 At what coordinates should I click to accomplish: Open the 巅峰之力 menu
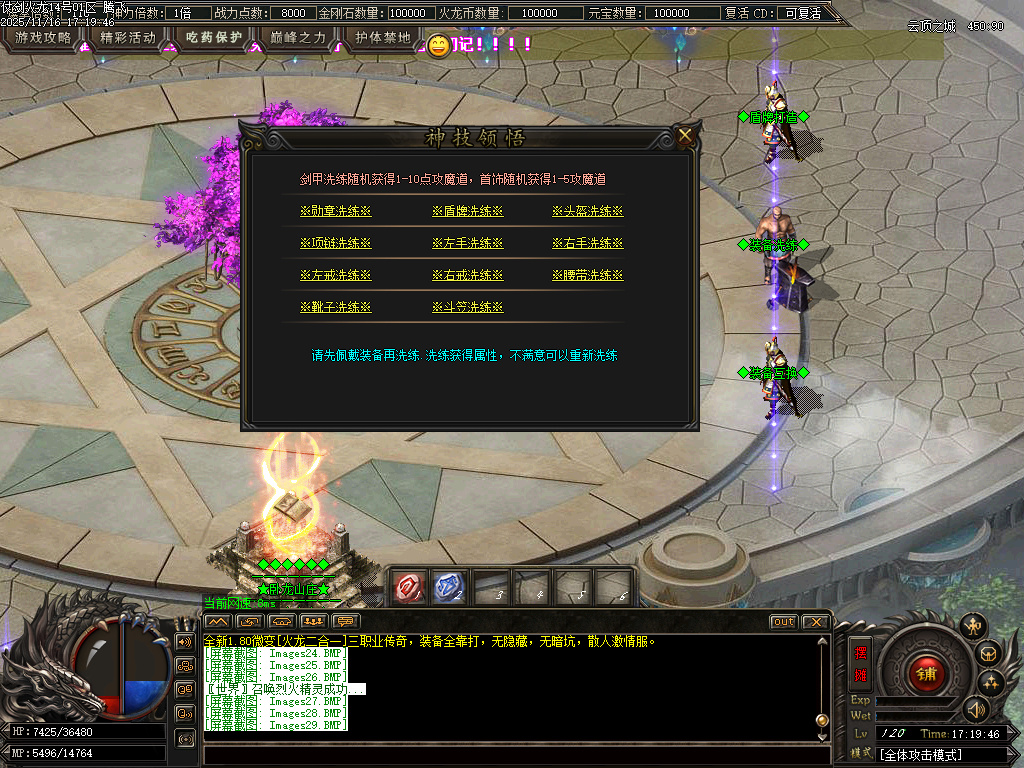(298, 38)
